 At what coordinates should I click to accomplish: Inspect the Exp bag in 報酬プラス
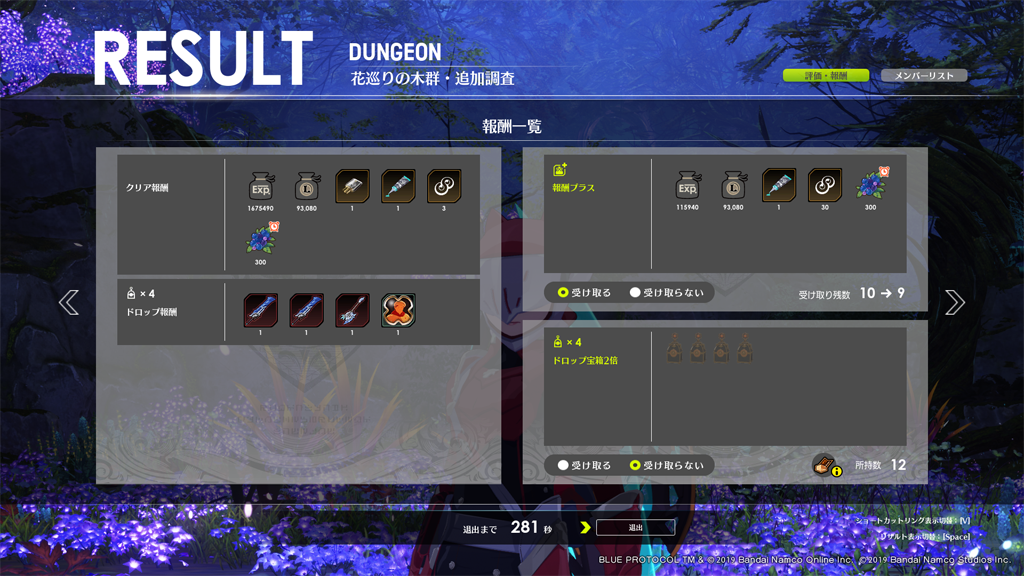[x=688, y=187]
